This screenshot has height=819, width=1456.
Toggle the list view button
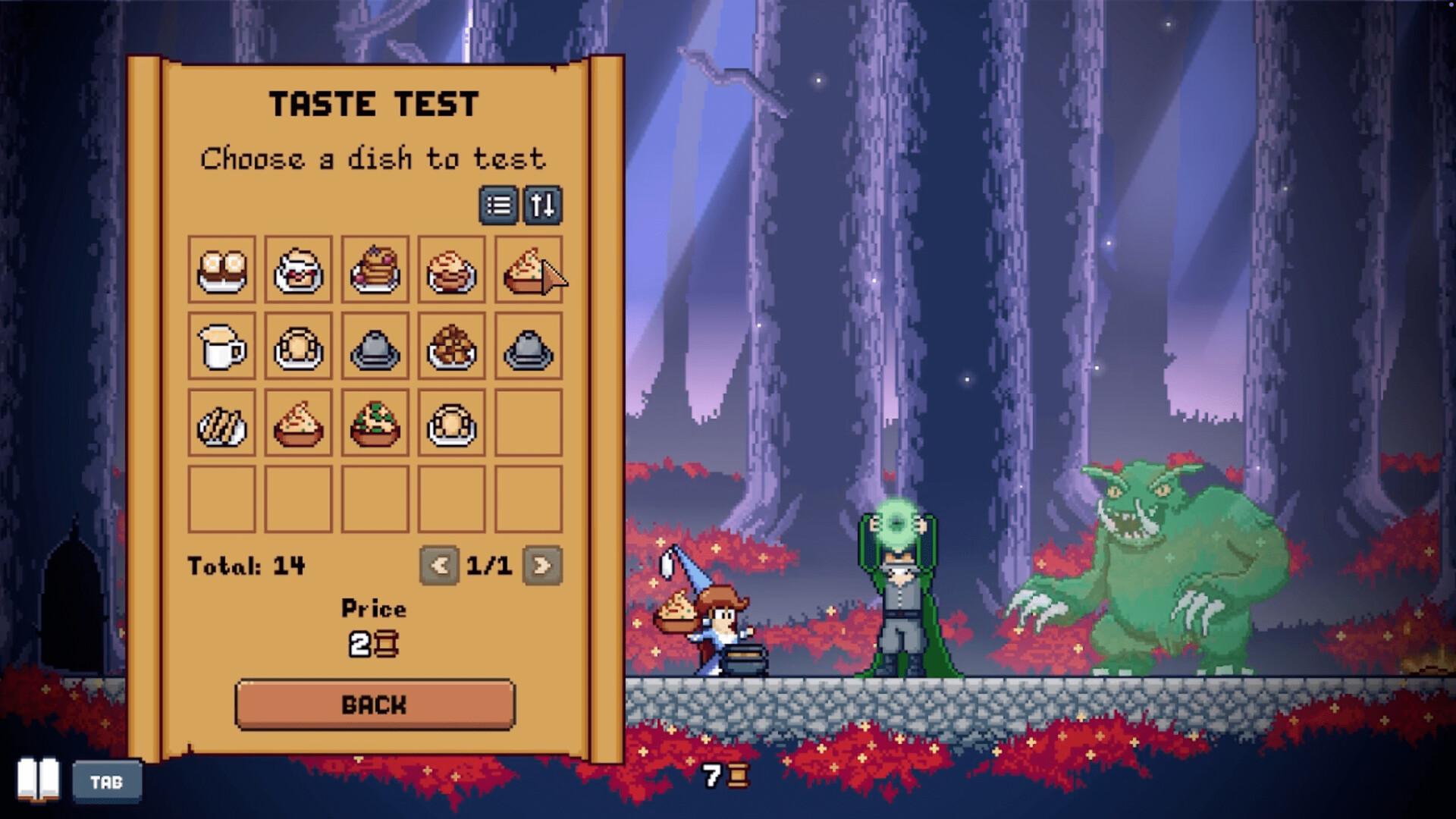[498, 206]
